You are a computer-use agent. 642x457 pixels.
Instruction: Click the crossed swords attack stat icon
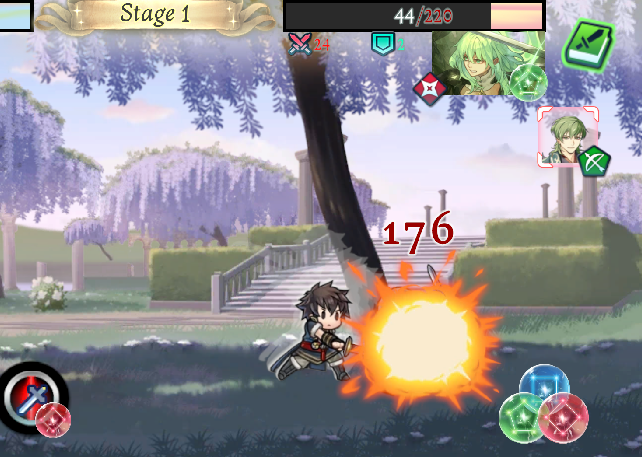[299, 43]
